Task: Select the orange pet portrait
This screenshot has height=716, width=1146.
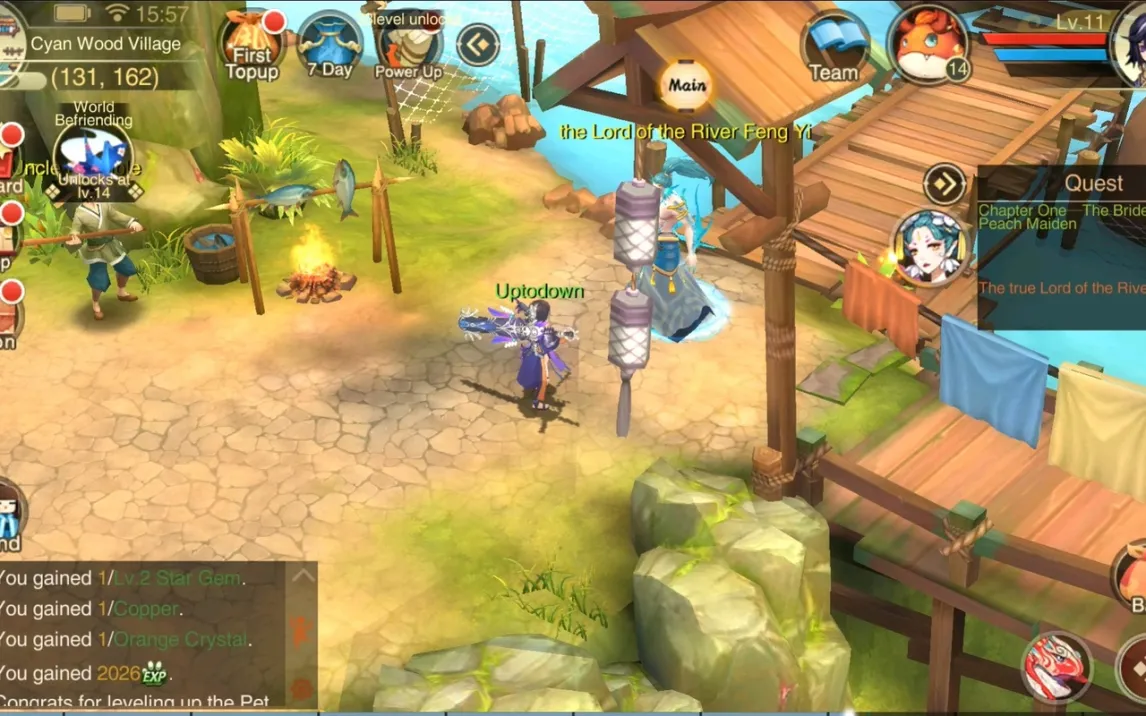Action: click(926, 44)
